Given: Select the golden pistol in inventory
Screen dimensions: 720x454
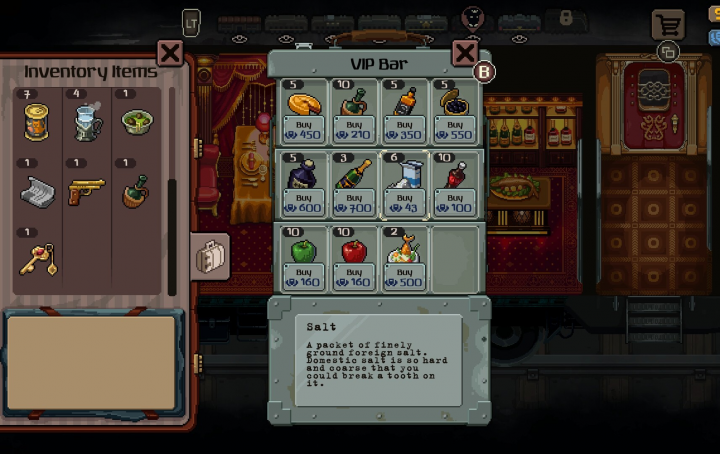Looking at the screenshot, I should pos(87,191).
